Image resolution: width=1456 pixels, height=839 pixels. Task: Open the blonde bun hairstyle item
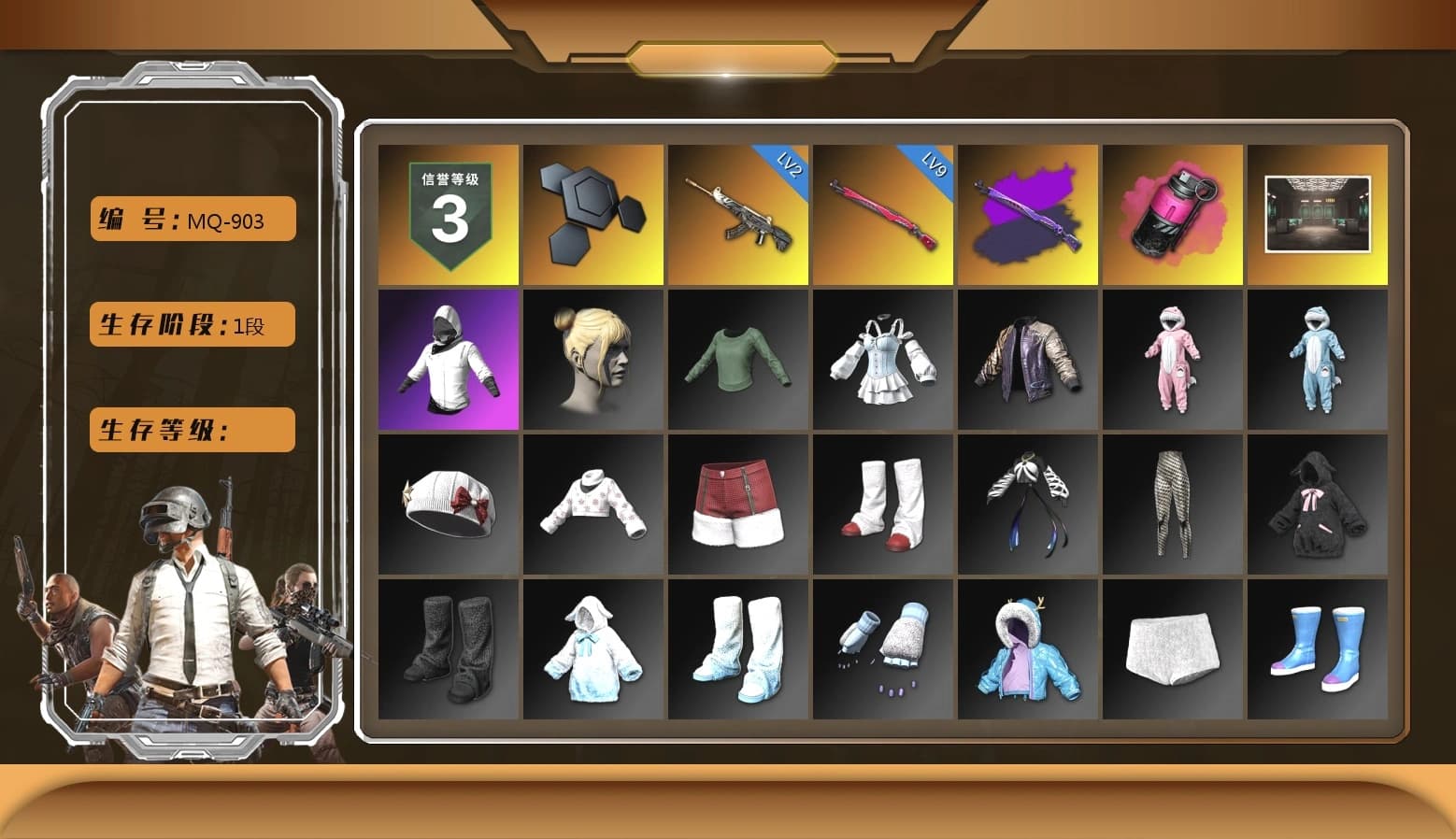click(x=592, y=360)
